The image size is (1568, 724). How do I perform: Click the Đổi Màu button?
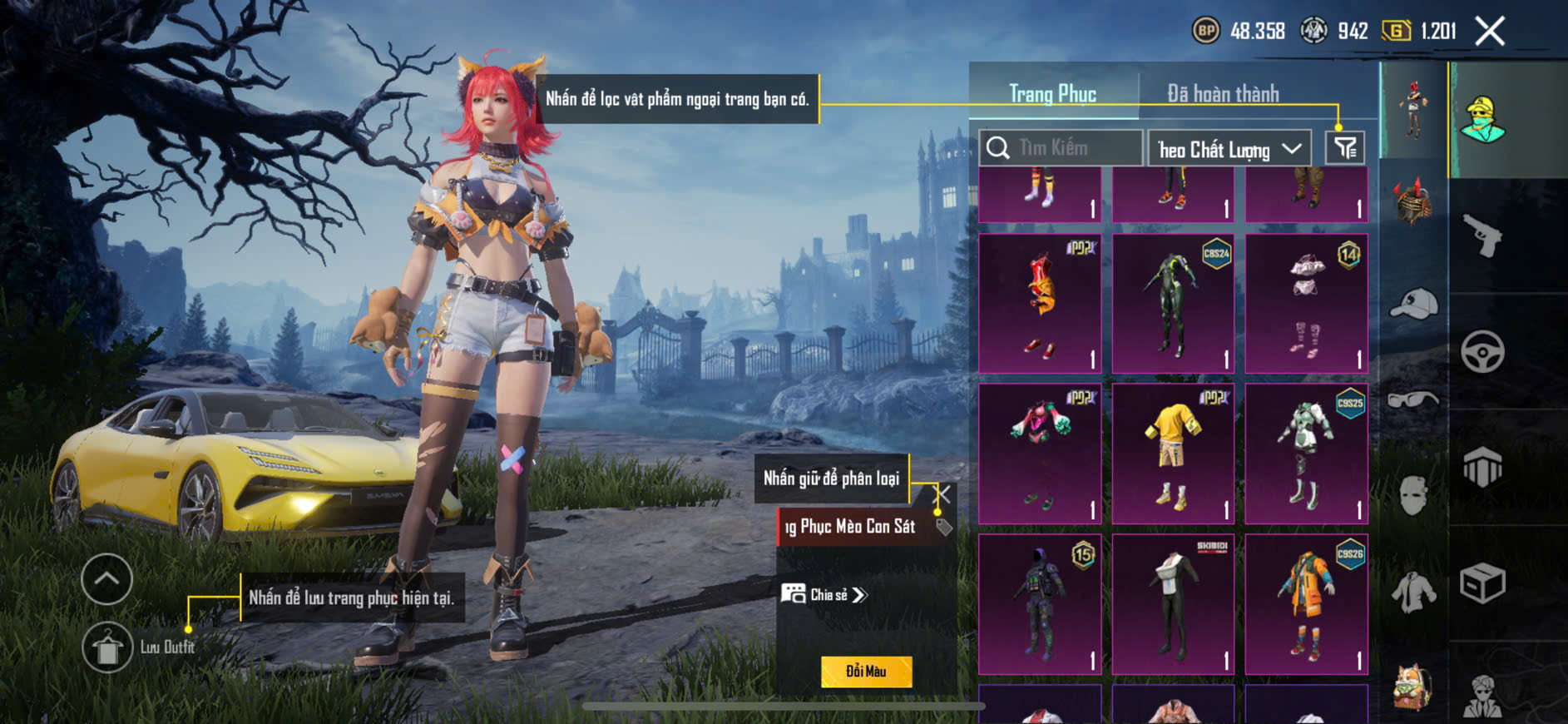[866, 672]
